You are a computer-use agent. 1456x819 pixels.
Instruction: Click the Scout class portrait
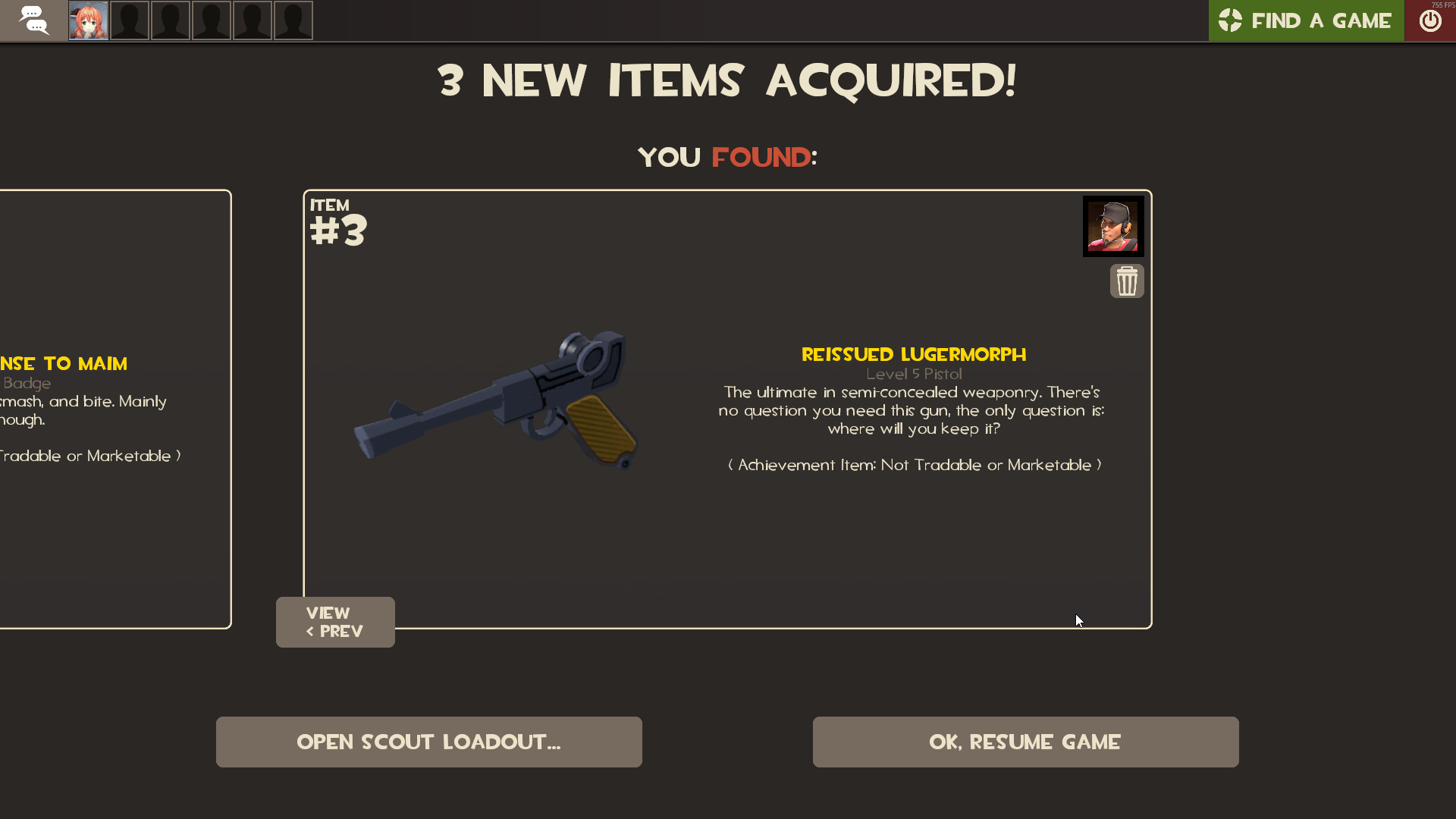[x=1112, y=226]
